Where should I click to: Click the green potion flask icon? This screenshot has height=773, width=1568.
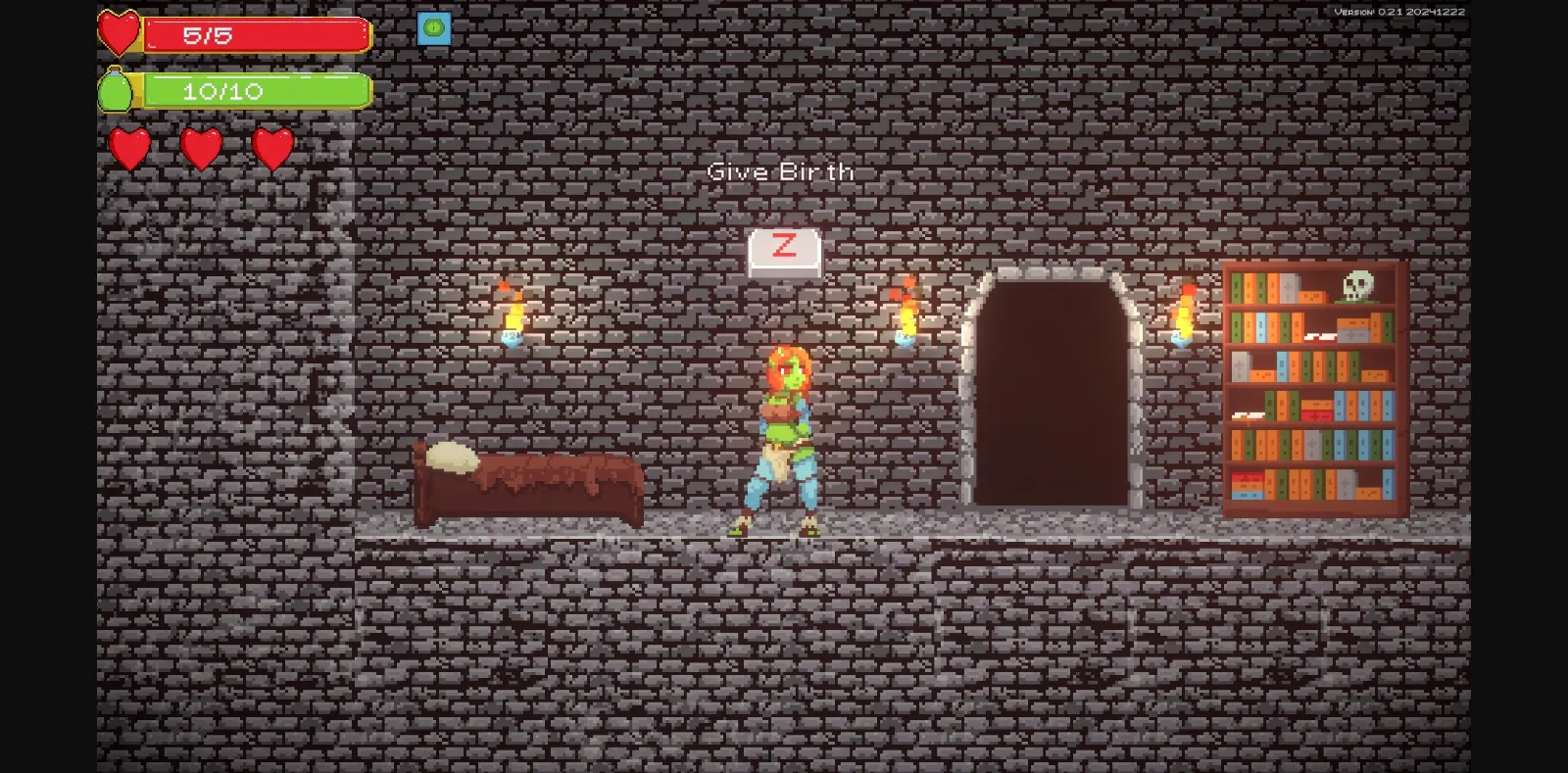point(116,90)
